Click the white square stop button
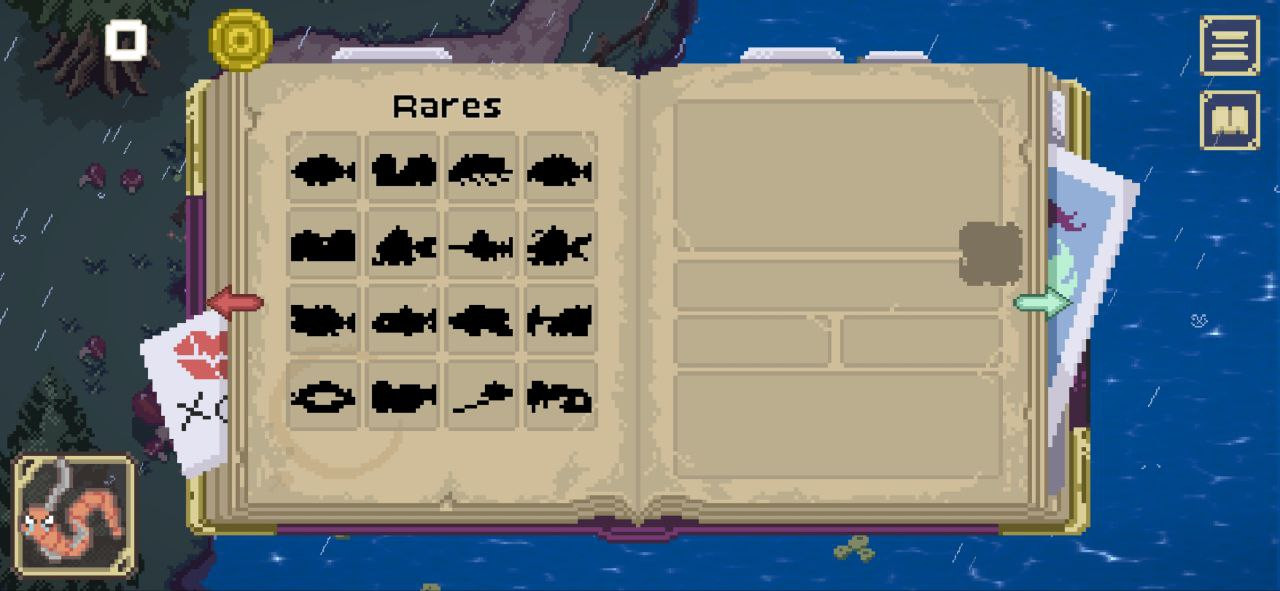This screenshot has height=591, width=1280. pyautogui.click(x=126, y=41)
